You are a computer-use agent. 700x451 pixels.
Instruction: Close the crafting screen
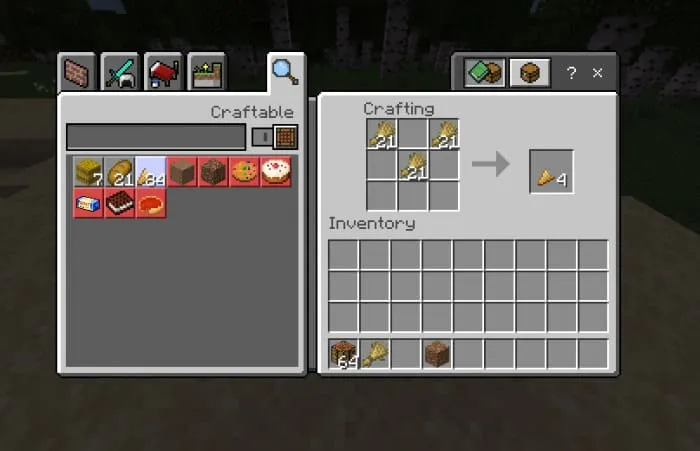pos(598,73)
